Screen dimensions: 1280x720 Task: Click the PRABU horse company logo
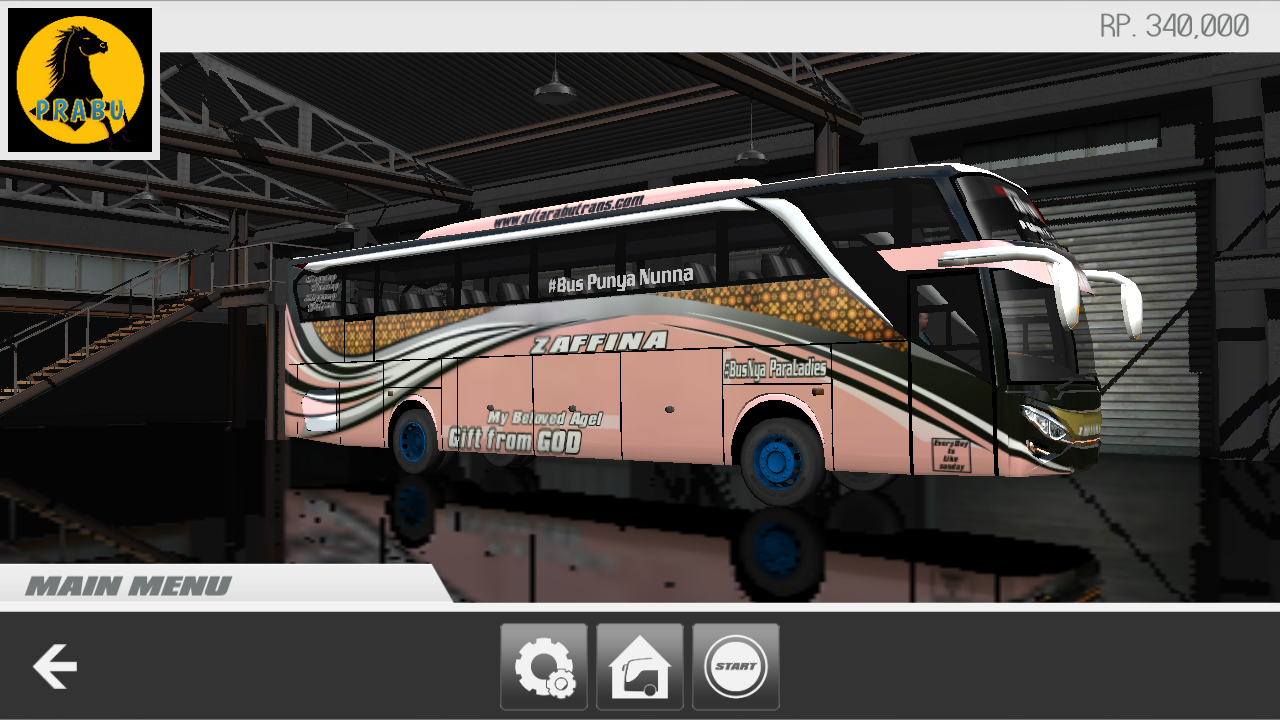(80, 80)
